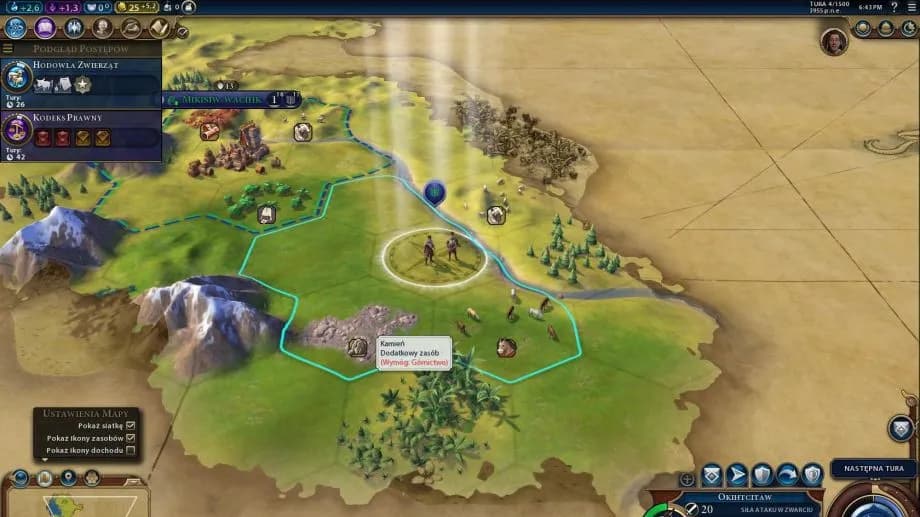This screenshot has height=517, width=920.
Task: Open the great people button in top bar
Action: pyautogui.click(x=102, y=28)
